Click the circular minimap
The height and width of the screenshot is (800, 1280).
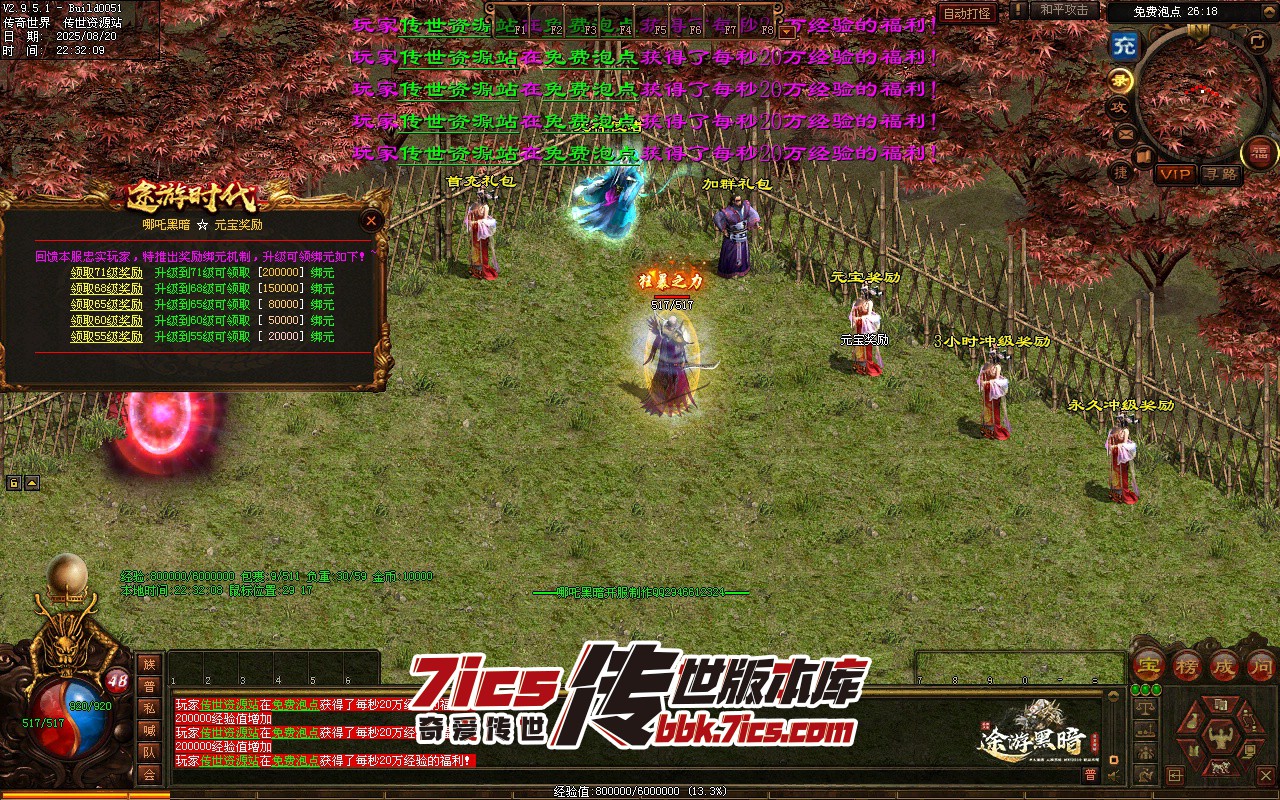(1200, 95)
